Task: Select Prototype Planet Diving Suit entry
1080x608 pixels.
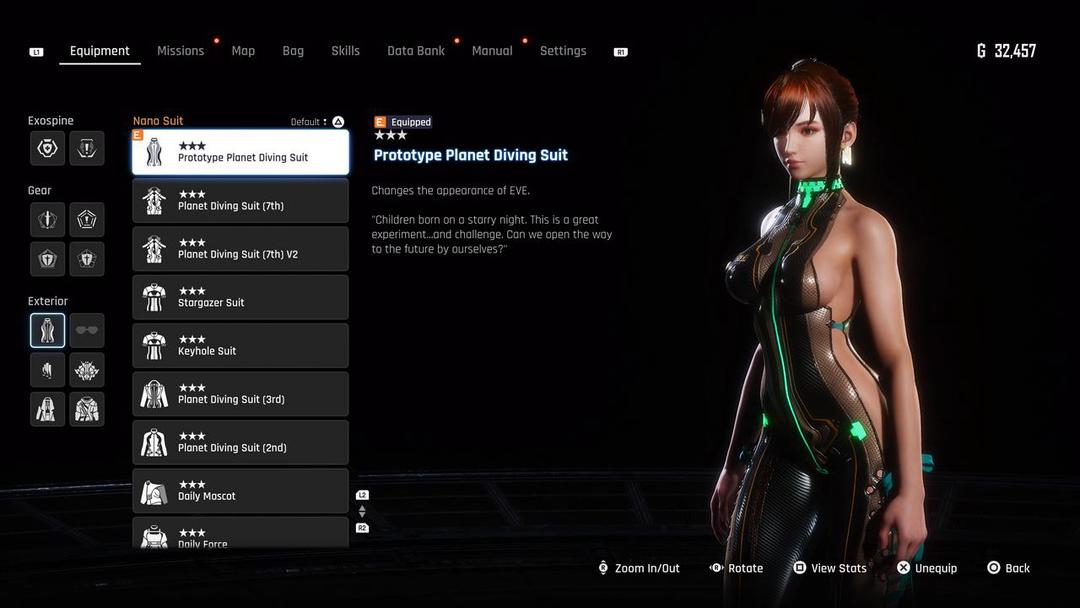Action: 241,152
